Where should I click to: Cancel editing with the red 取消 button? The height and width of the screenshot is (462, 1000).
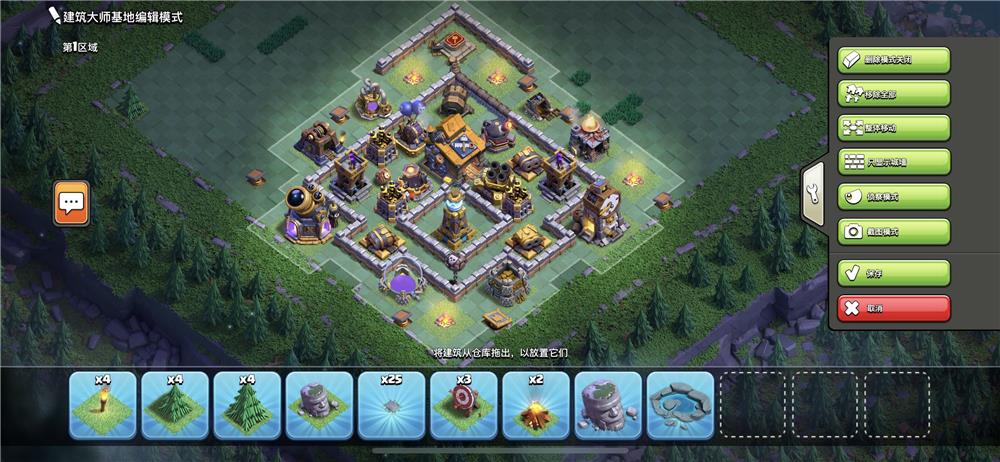(x=894, y=308)
